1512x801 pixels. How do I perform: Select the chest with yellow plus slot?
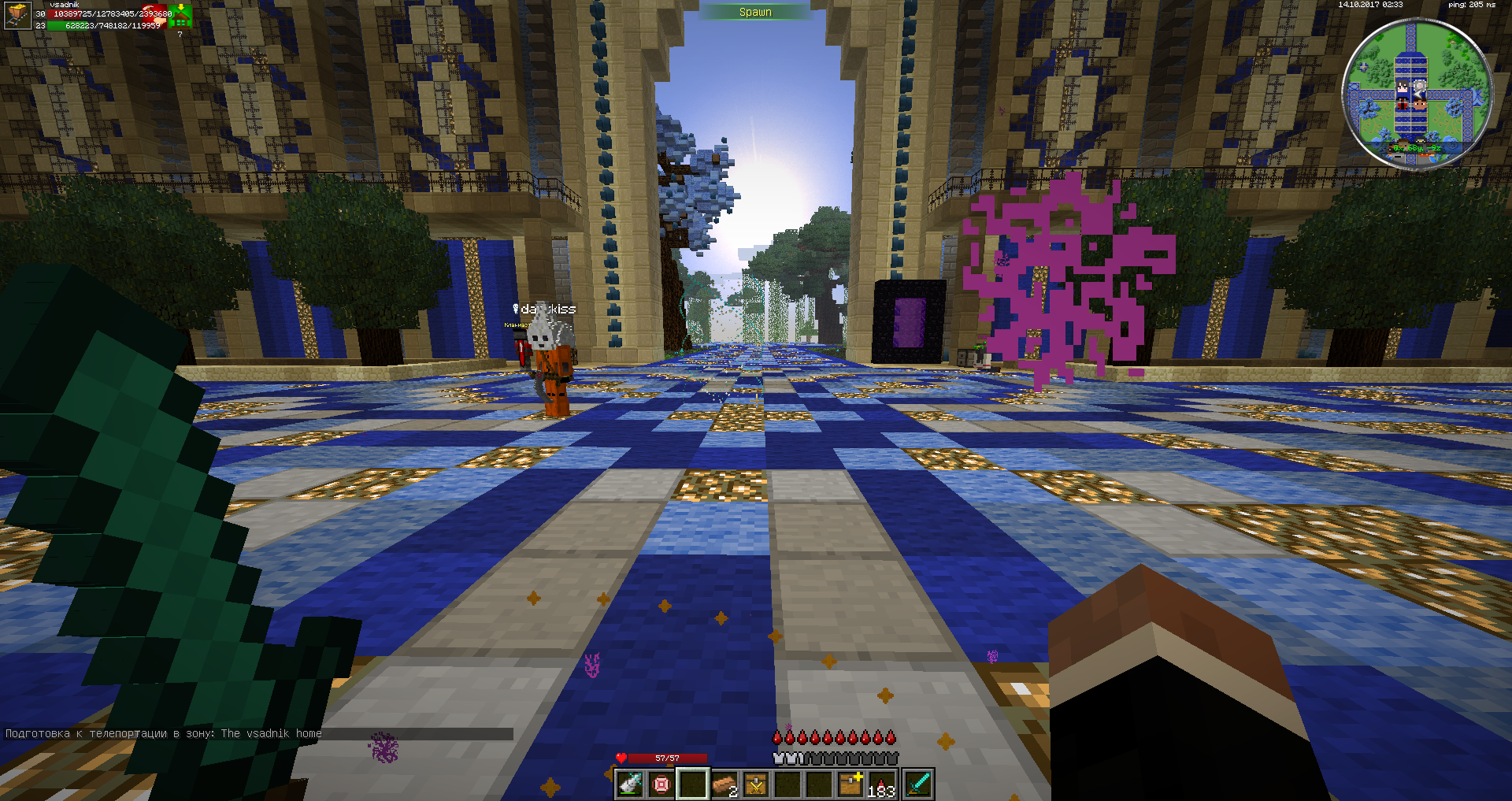850,784
